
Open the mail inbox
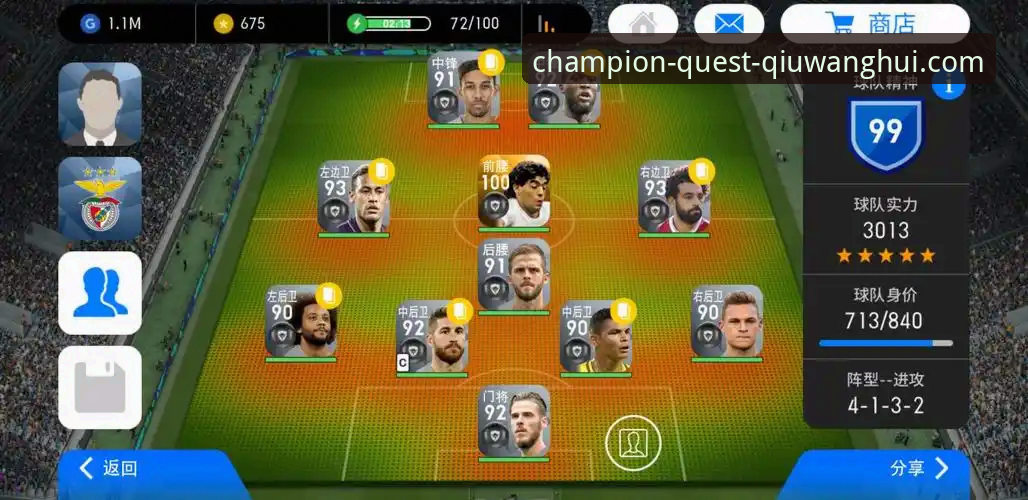pyautogui.click(x=728, y=23)
